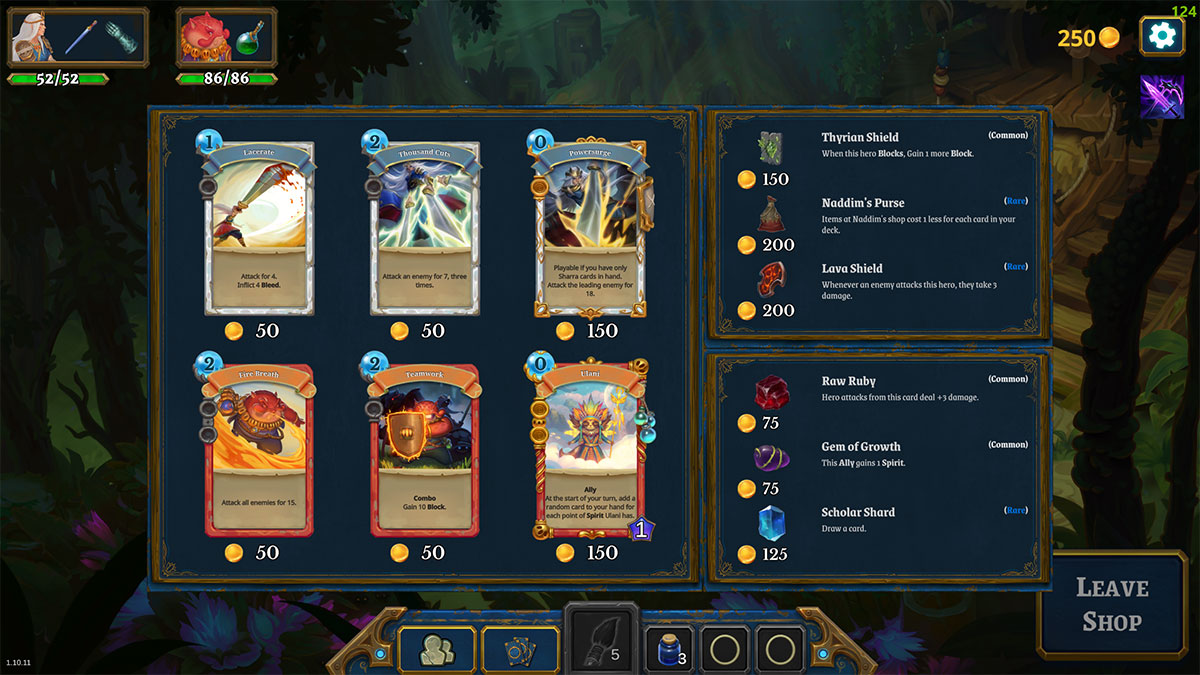Purchase the Scholar Shard gem

click(770, 523)
